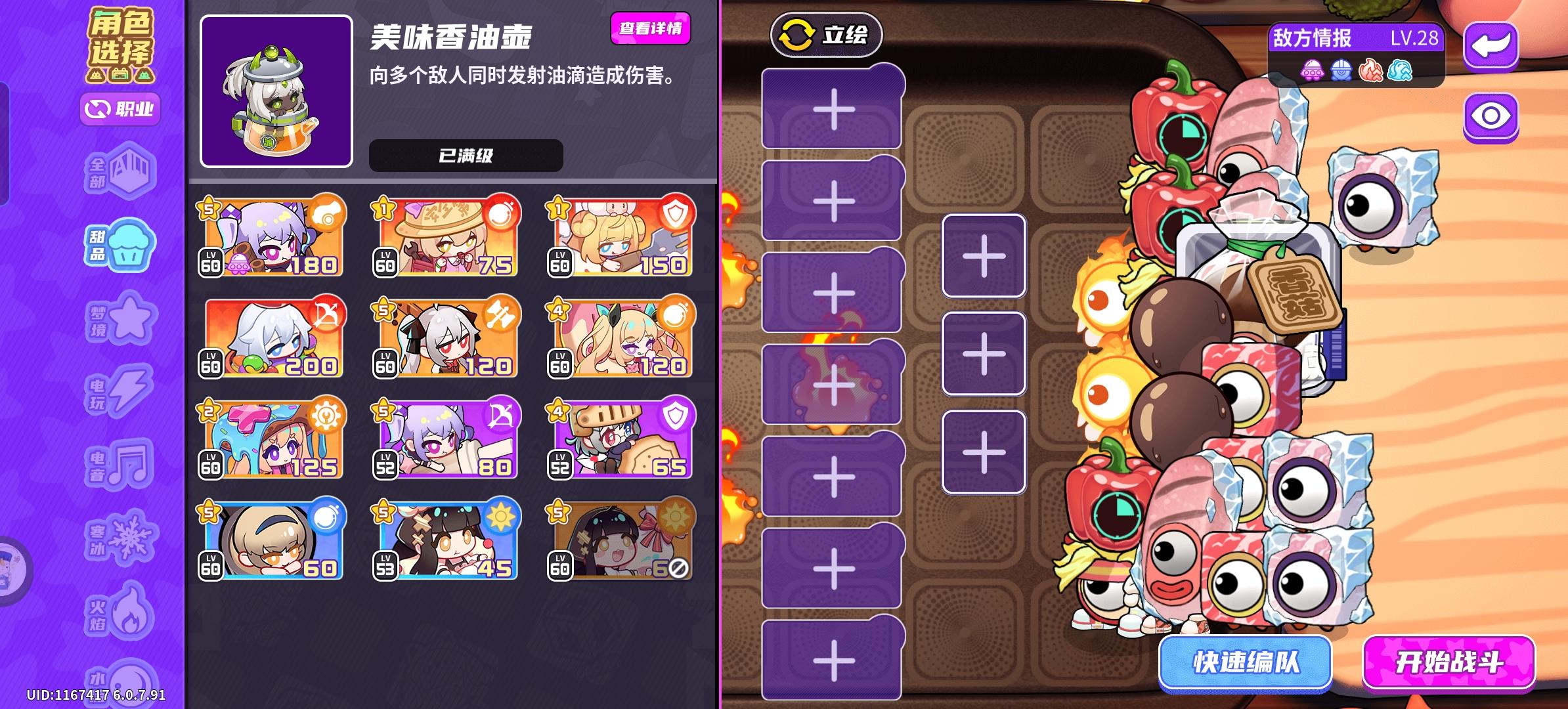Select the 200-cost character card
1568x709 pixels.
(271, 338)
